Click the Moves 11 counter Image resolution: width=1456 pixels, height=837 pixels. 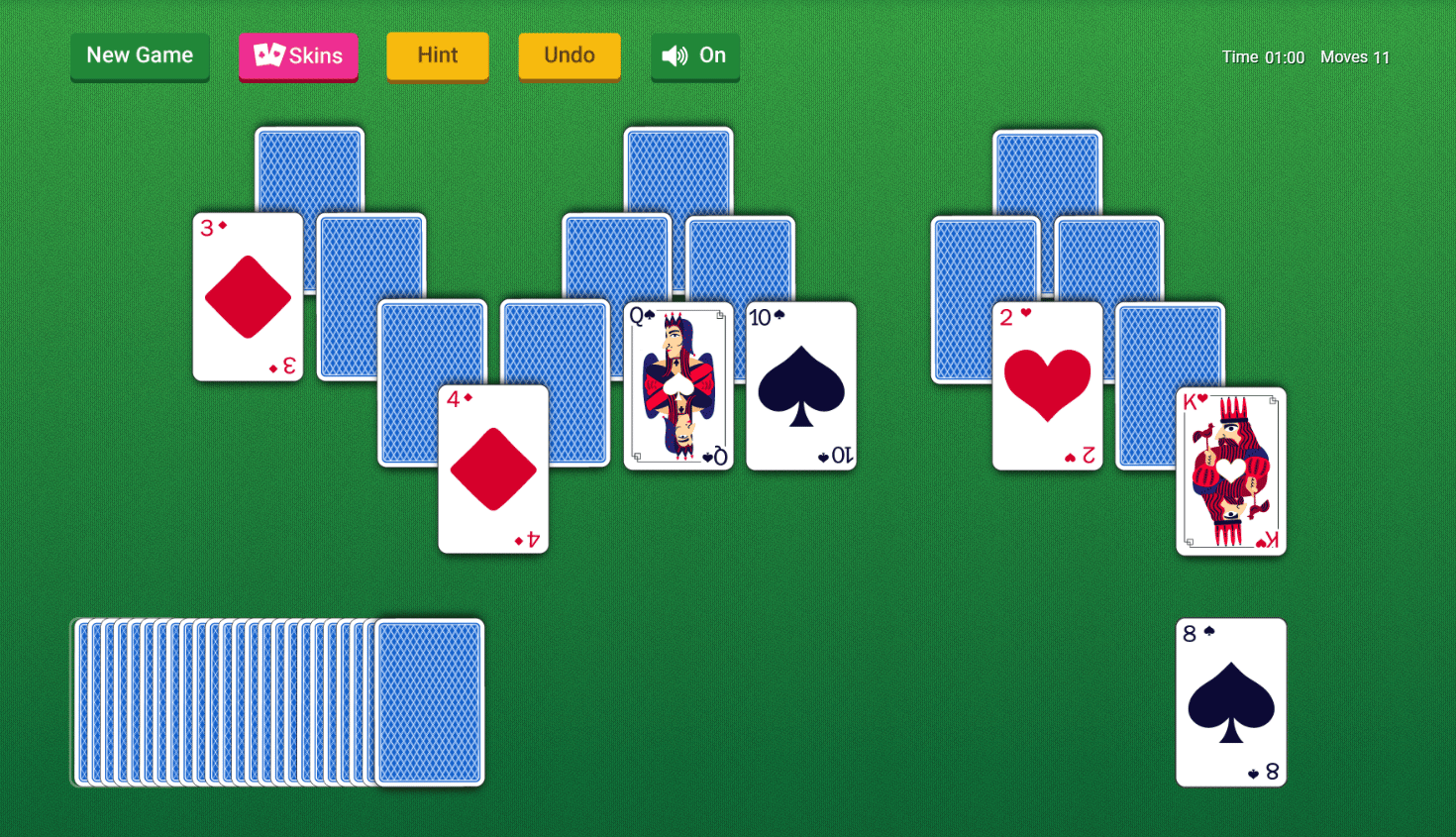(x=1355, y=57)
